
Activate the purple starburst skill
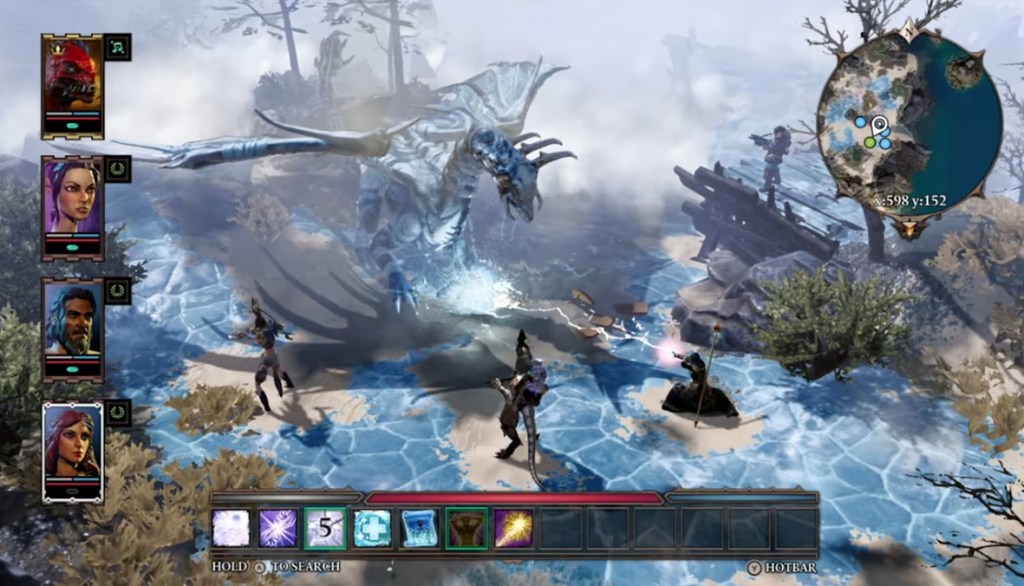(x=278, y=528)
